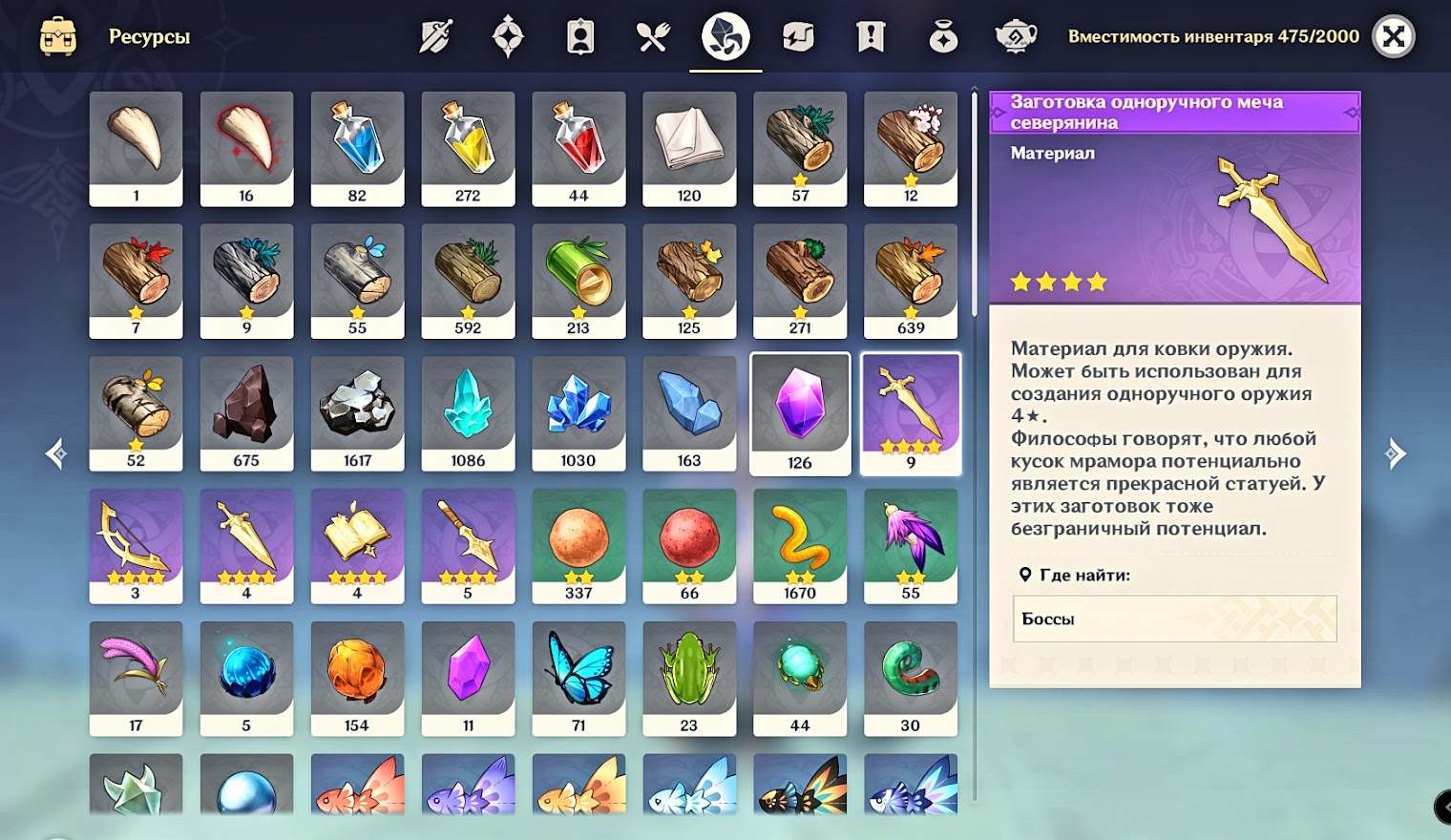Viewport: 1451px width, 840px height.
Task: Go to next inventory page arrow
Action: coord(1396,453)
